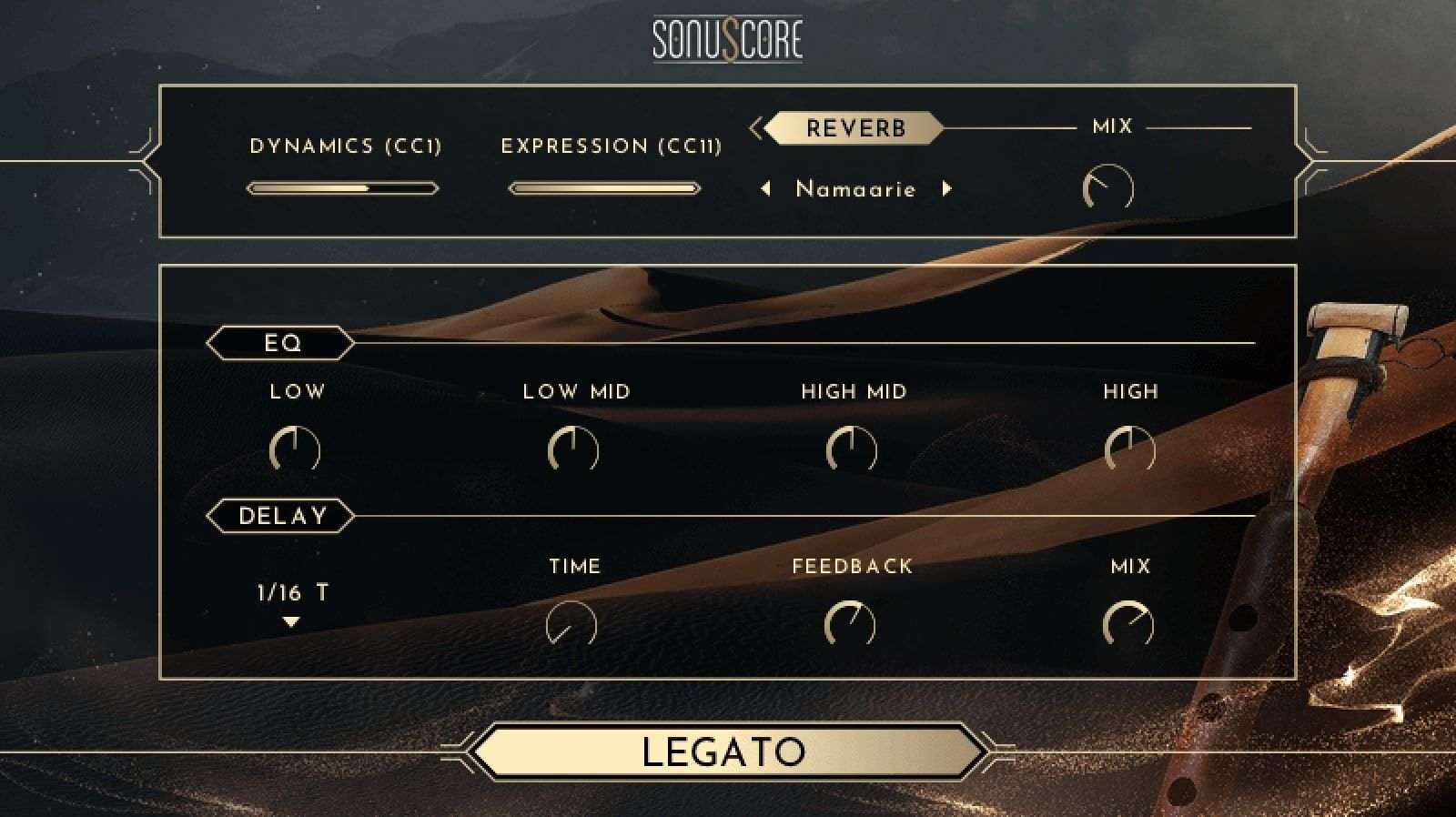Switch to the Reverb effect page
Screen dimensions: 1456x817
[854, 127]
